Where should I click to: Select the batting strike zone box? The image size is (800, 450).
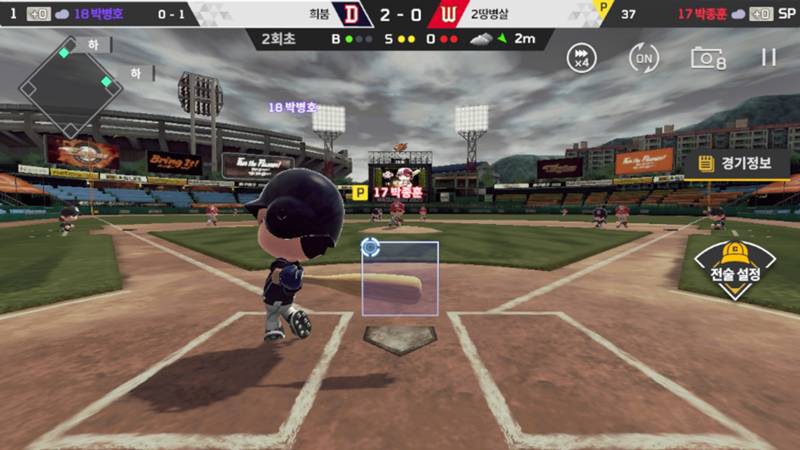point(399,279)
